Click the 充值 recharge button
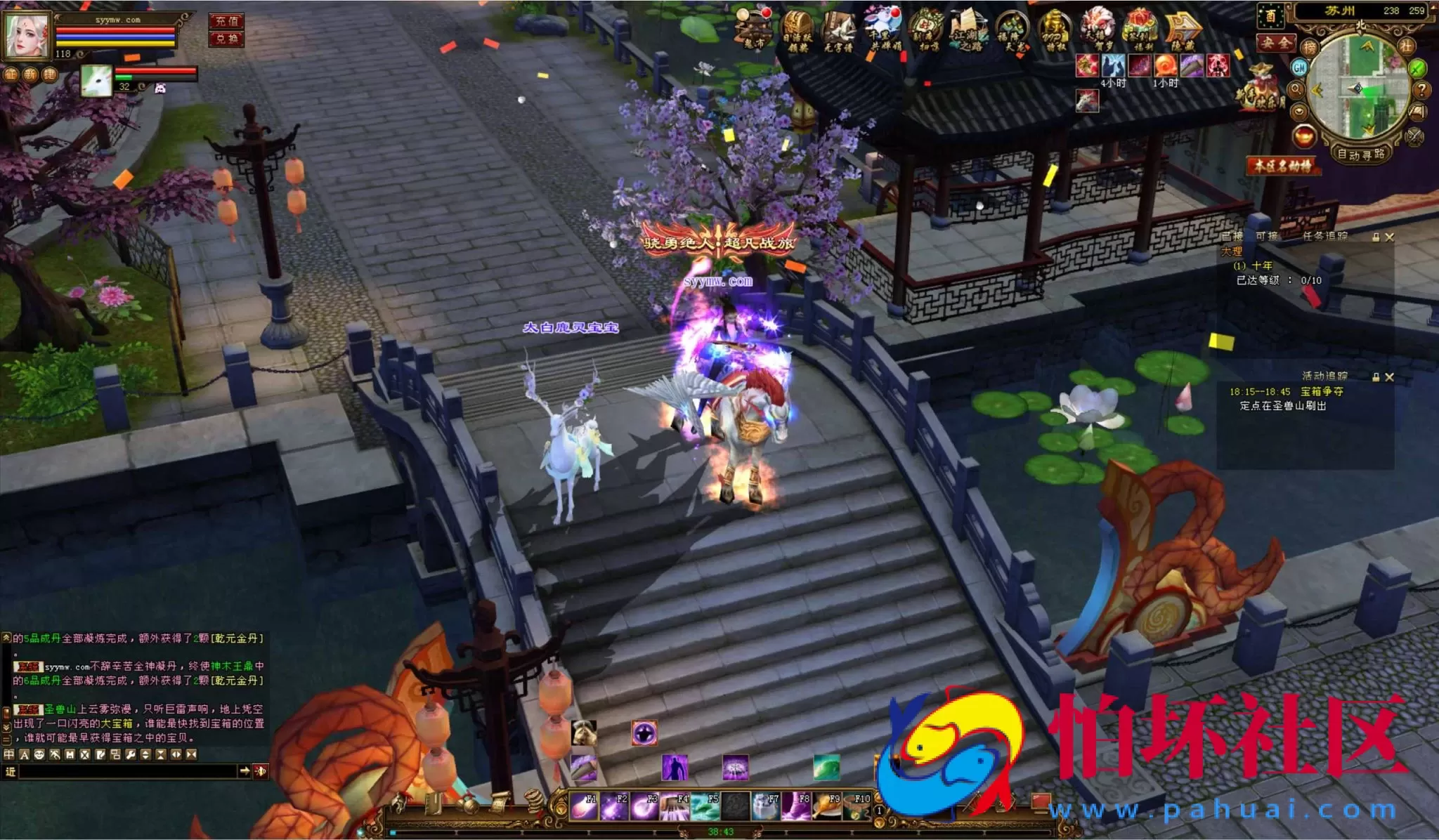The height and width of the screenshot is (840, 1439). click(226, 21)
